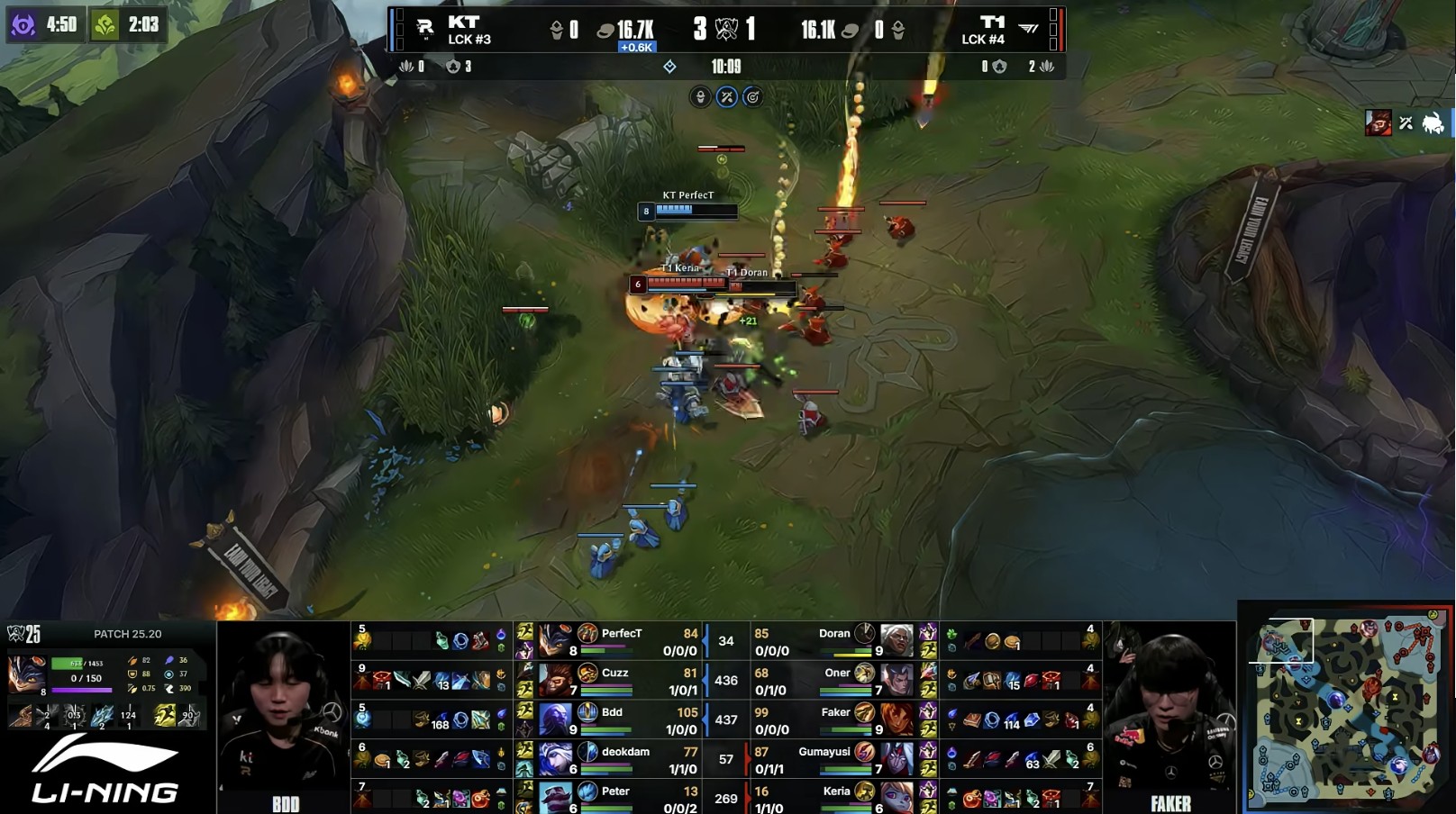
Task: Click the T1 team logo in the top scoreboard
Action: 1028,29
